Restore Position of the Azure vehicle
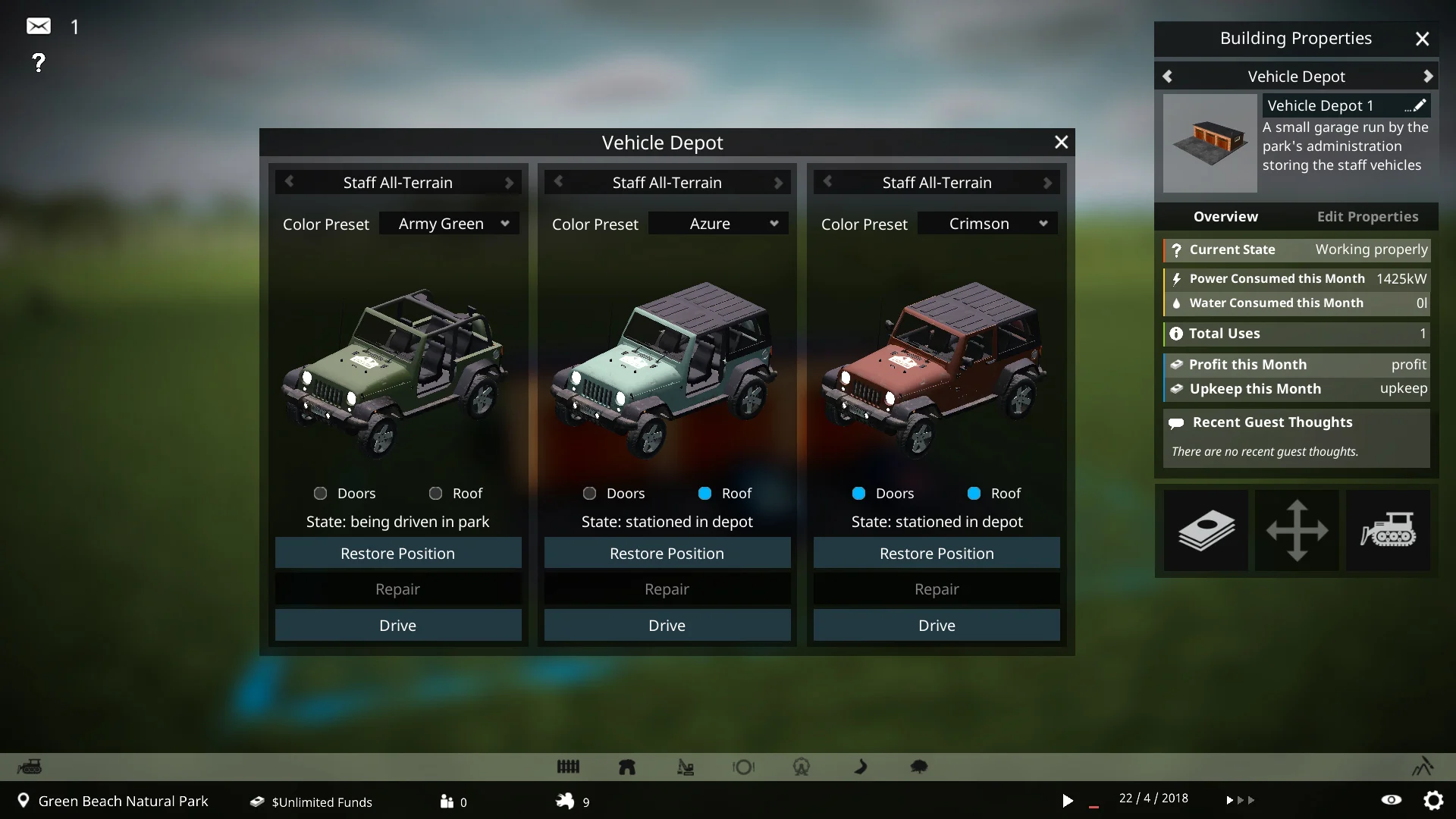The width and height of the screenshot is (1456, 819). [x=667, y=554]
